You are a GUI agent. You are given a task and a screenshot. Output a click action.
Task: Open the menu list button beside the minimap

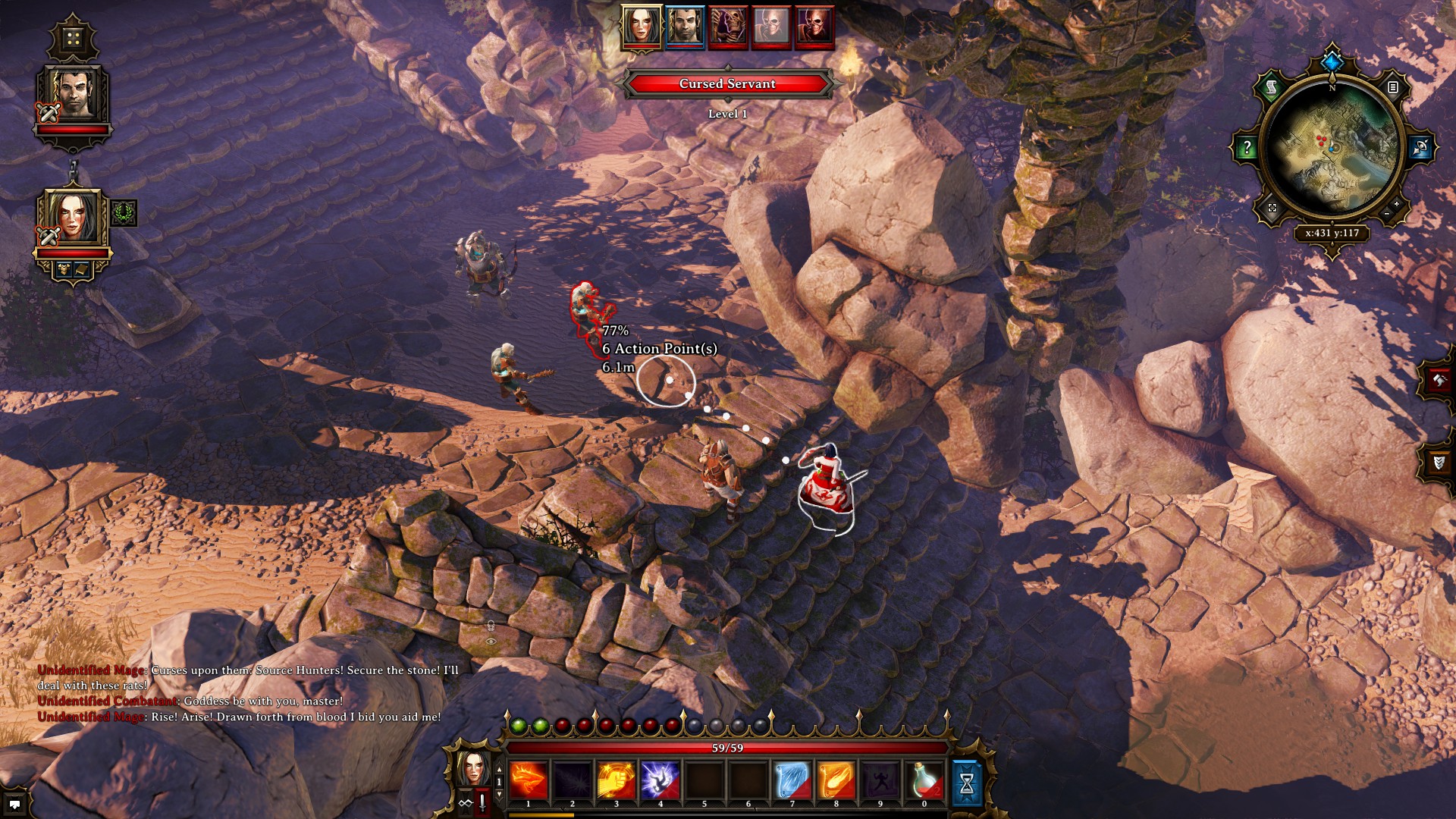click(x=1393, y=87)
